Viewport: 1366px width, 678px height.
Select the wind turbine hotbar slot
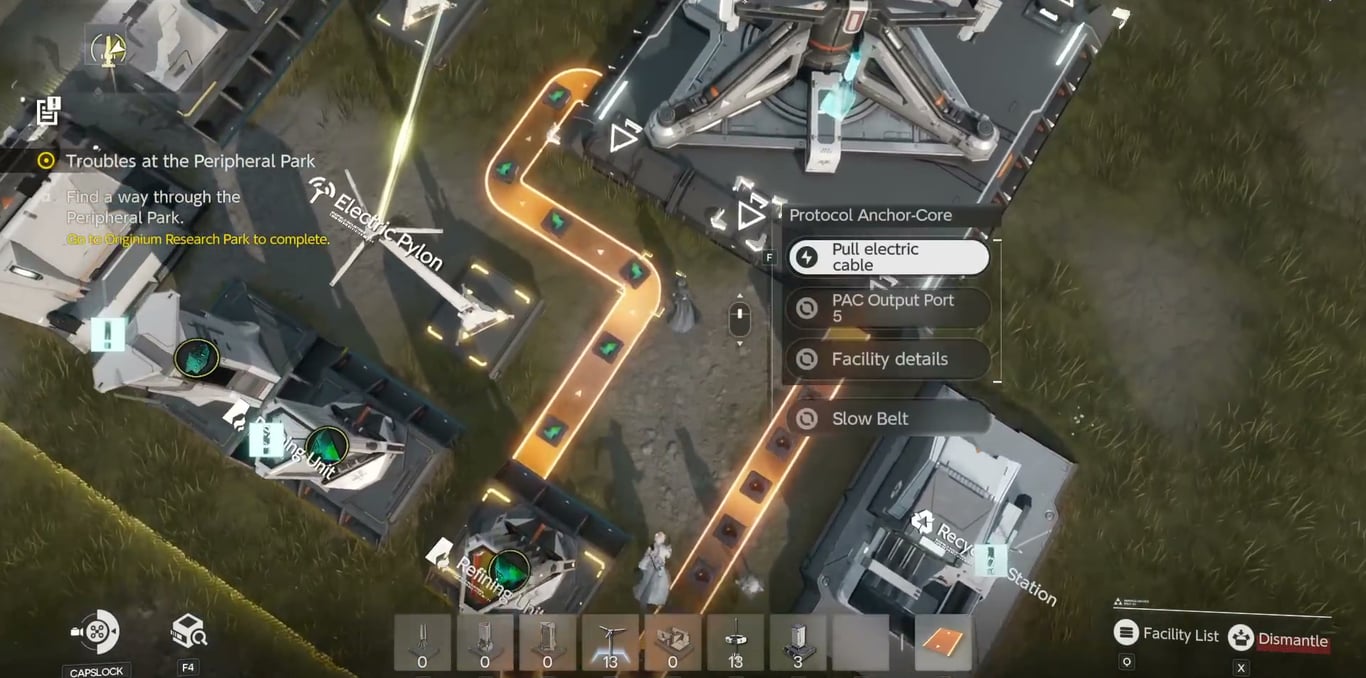point(609,642)
